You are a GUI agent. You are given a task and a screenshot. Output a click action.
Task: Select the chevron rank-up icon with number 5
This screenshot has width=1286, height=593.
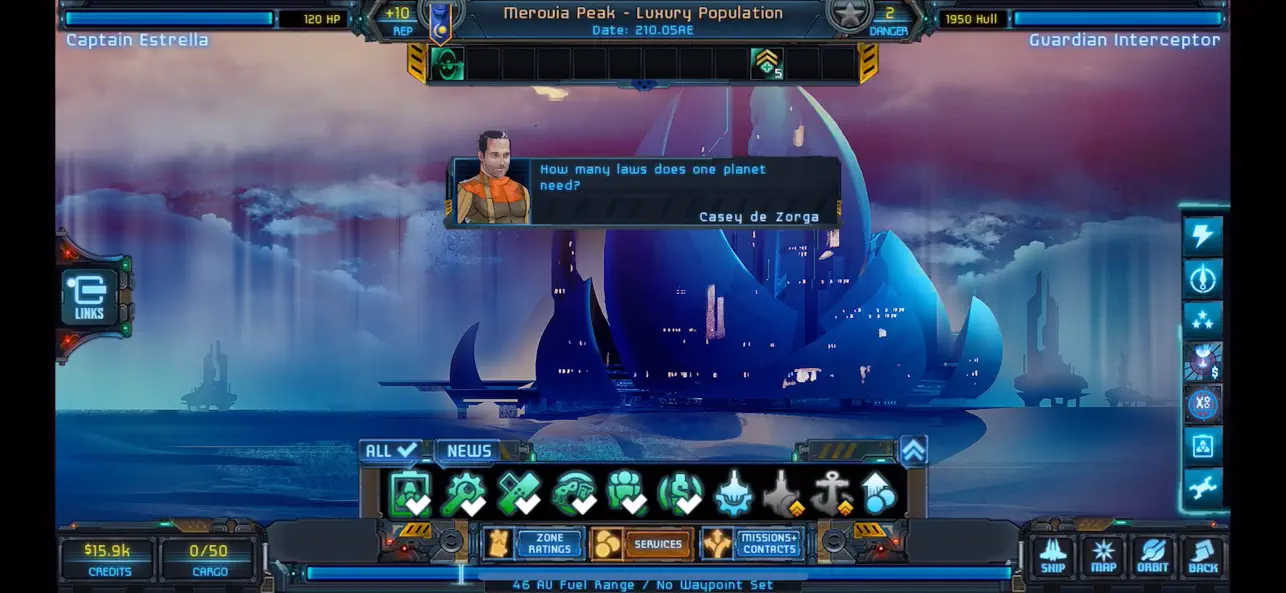[x=767, y=64]
